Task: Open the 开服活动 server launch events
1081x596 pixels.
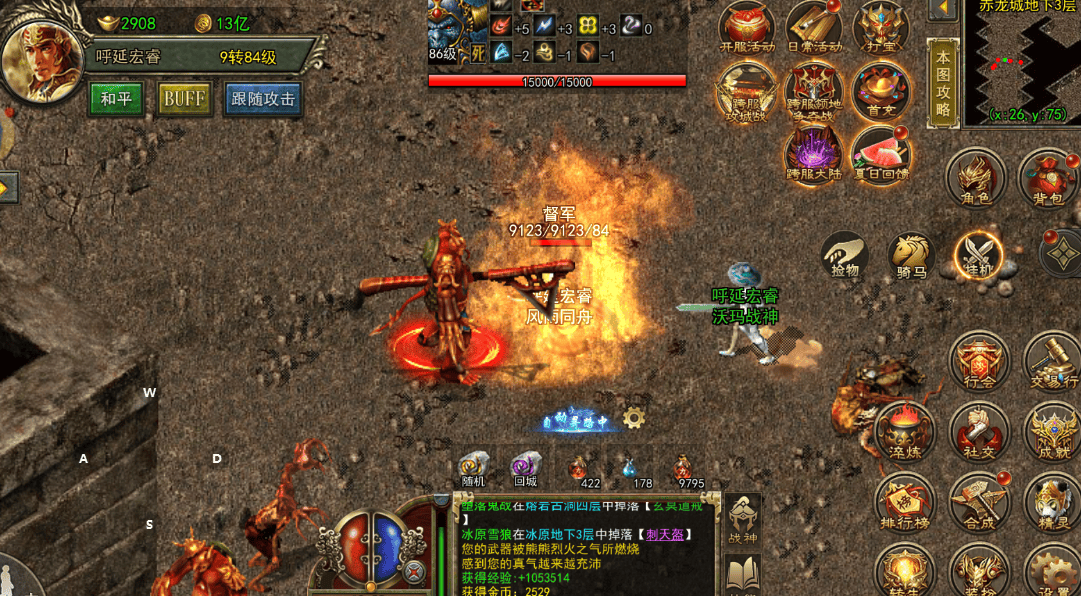Action: (747, 27)
